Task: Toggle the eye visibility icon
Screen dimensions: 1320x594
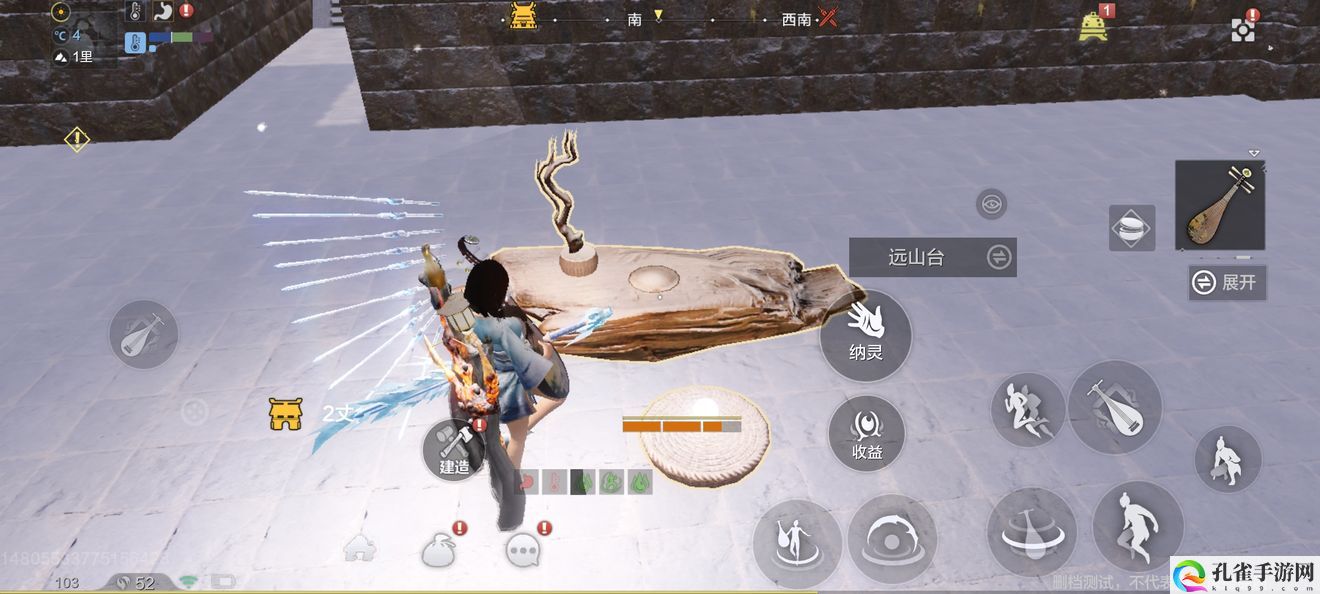Action: pyautogui.click(x=991, y=205)
